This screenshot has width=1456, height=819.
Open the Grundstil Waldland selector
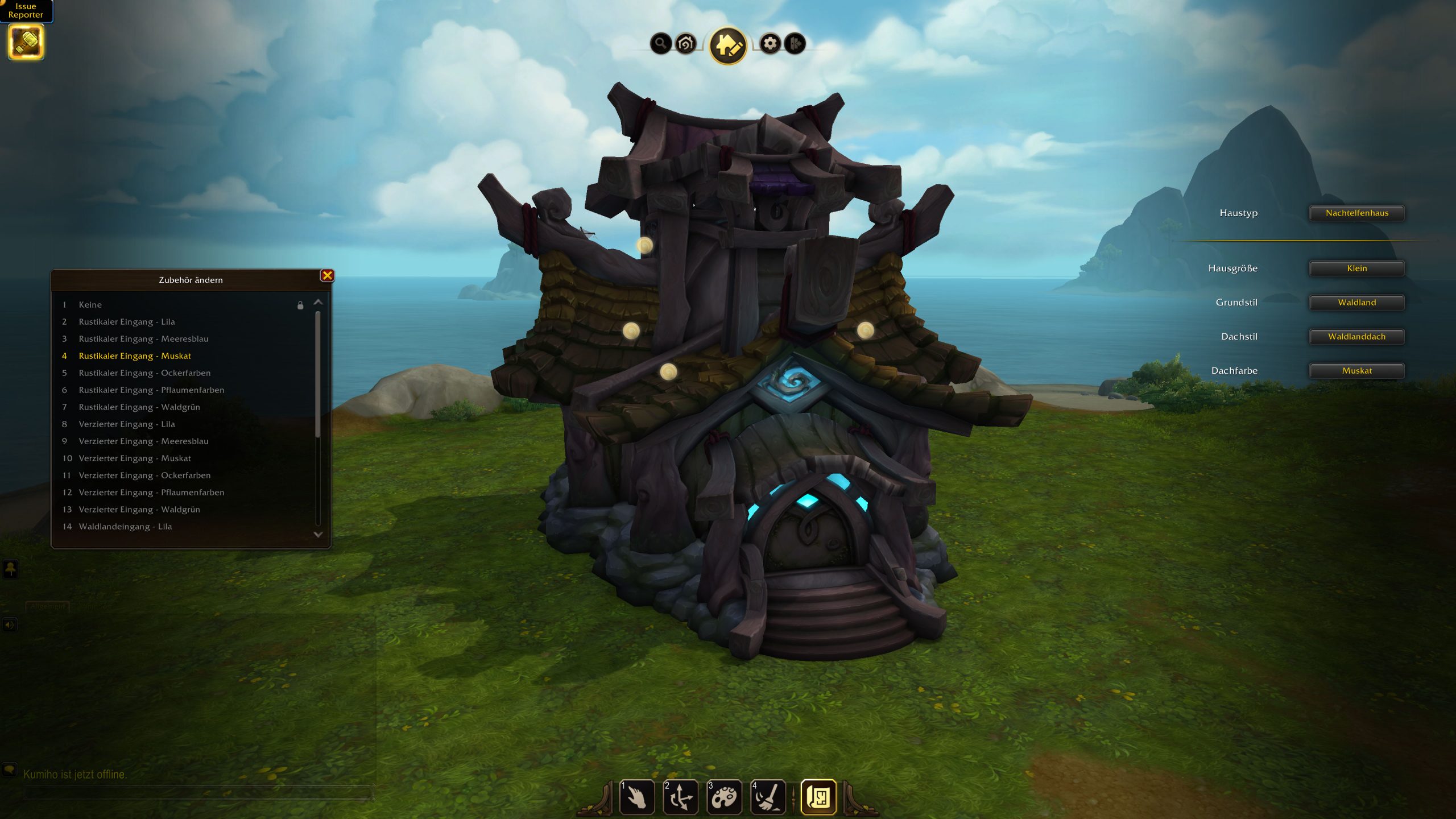tap(1356, 303)
